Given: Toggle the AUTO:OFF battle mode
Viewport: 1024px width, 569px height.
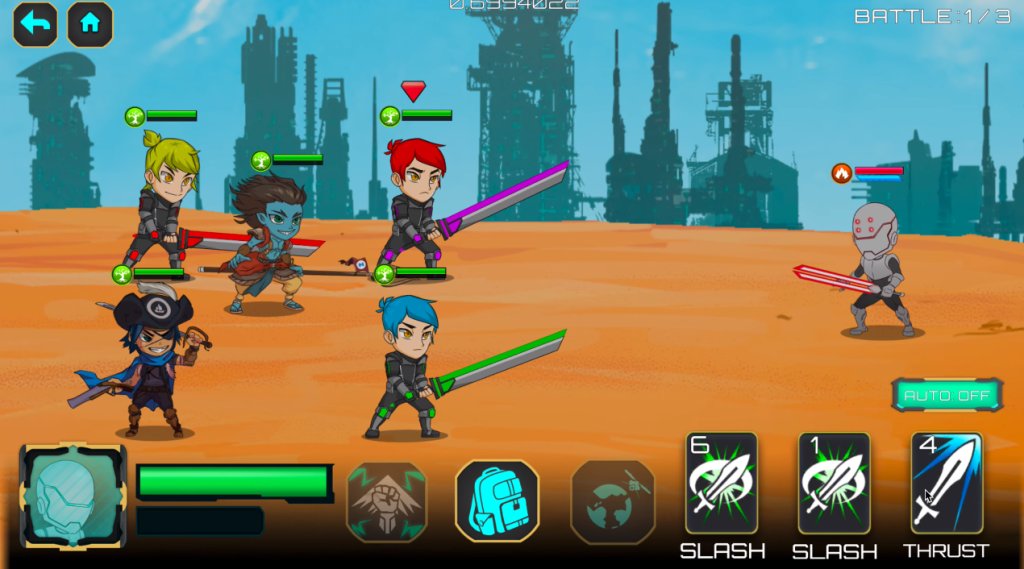Looking at the screenshot, I should click(946, 395).
